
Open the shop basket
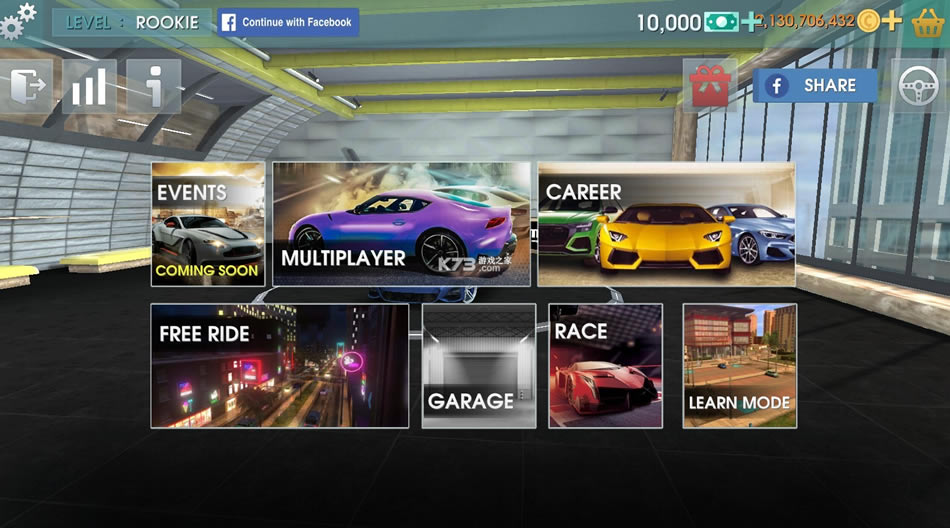point(928,22)
